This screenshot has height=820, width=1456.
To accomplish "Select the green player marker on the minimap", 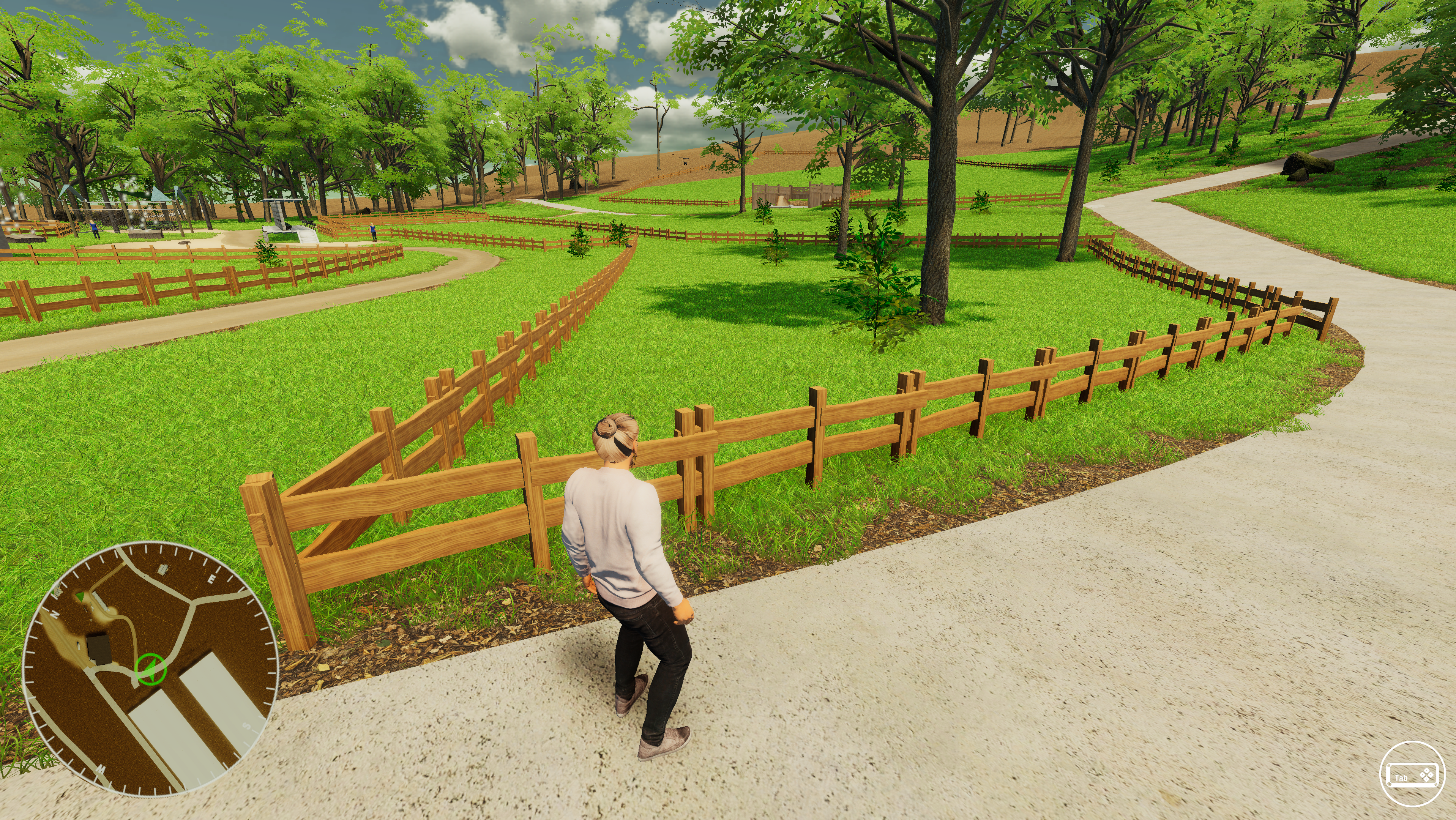I will (x=150, y=670).
